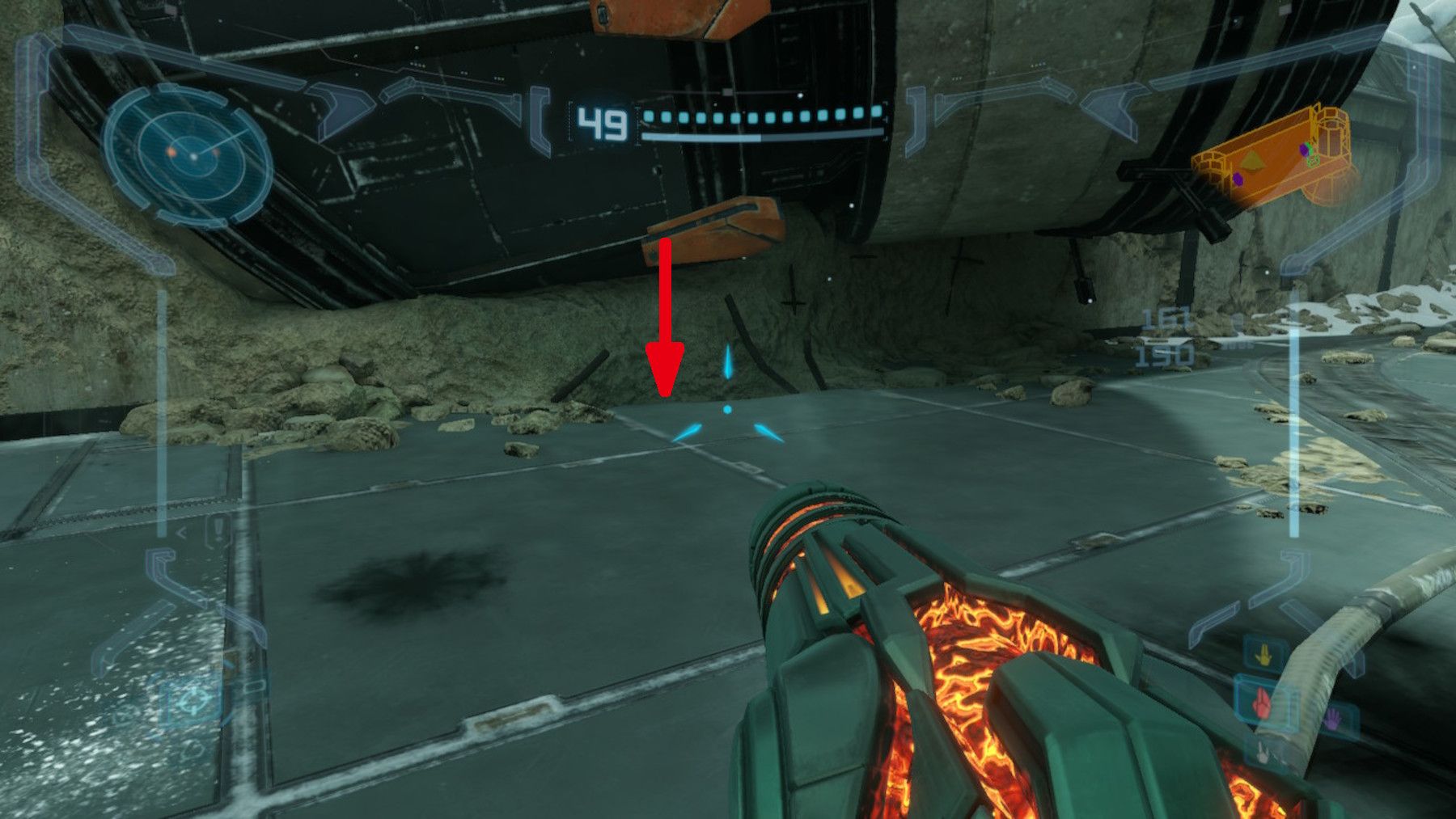The width and height of the screenshot is (1456, 819).
Task: Expand the left-pointing chevron on the lower HUD
Action: (x=182, y=532)
